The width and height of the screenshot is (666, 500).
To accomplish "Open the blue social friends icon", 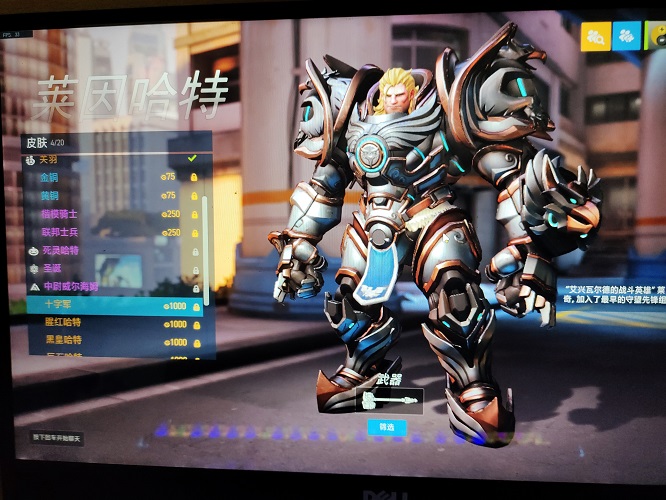I will pyautogui.click(x=627, y=36).
